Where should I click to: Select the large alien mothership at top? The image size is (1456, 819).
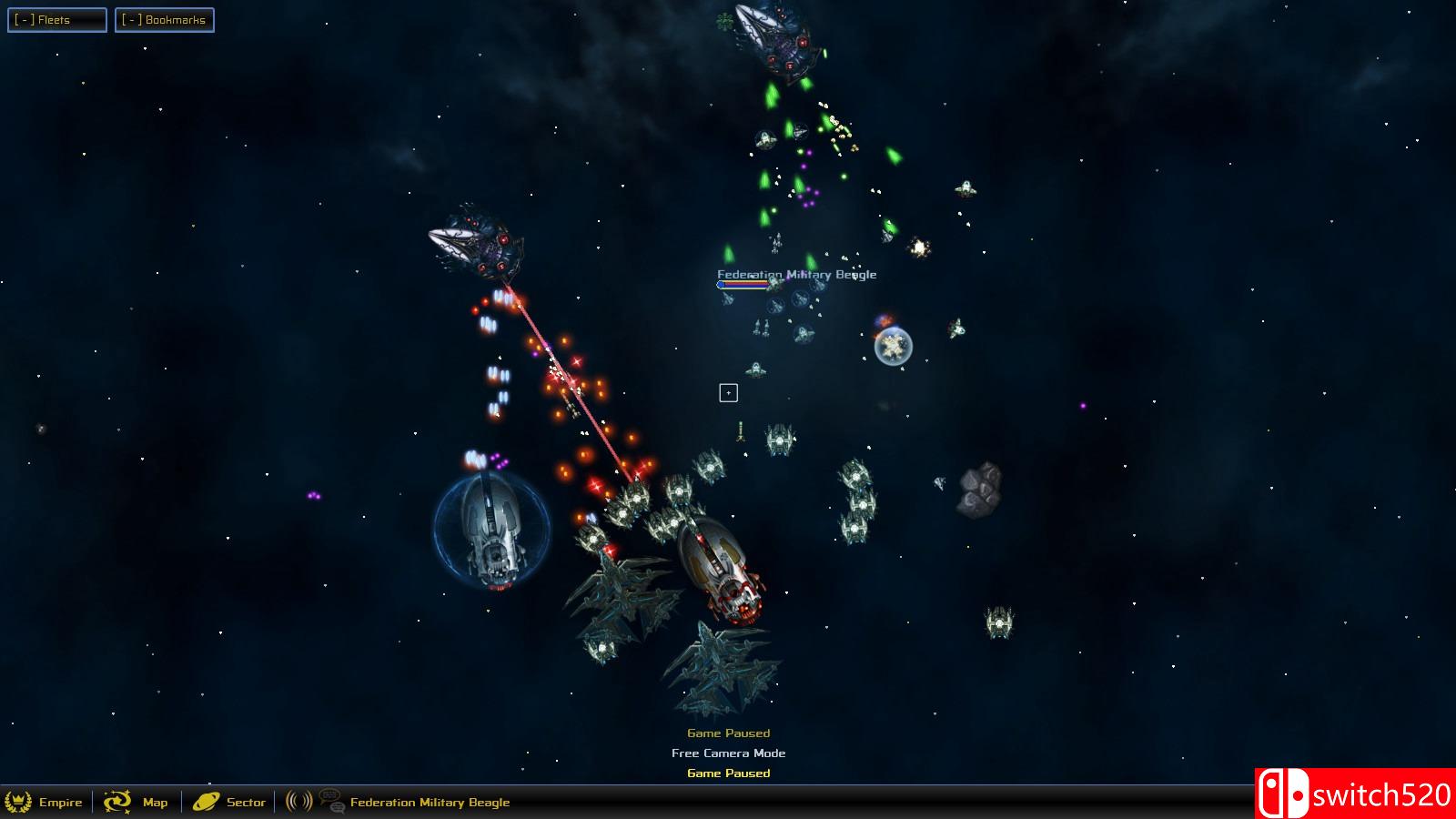[x=779, y=38]
